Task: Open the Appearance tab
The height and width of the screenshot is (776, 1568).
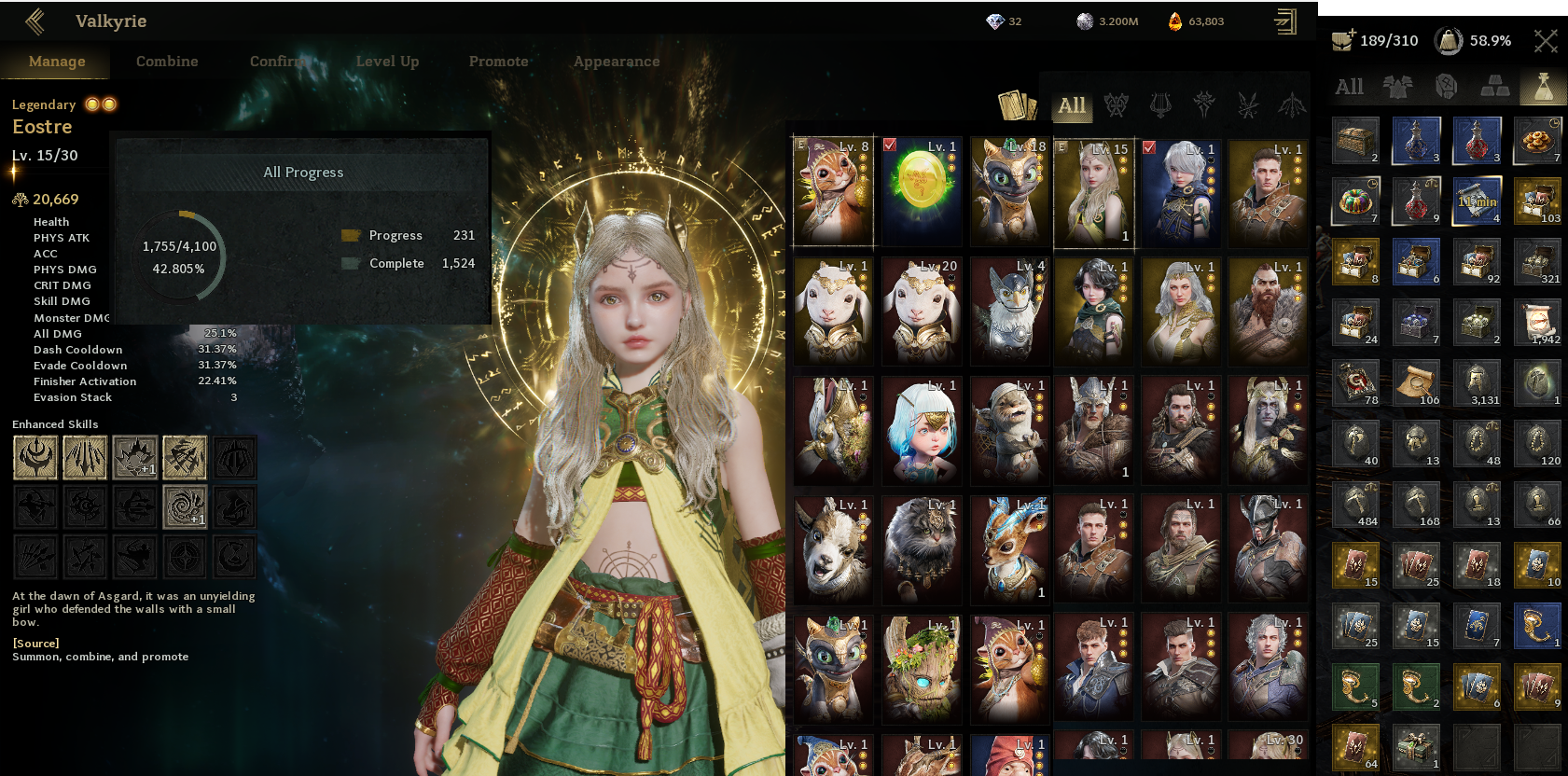Action: 617,62
